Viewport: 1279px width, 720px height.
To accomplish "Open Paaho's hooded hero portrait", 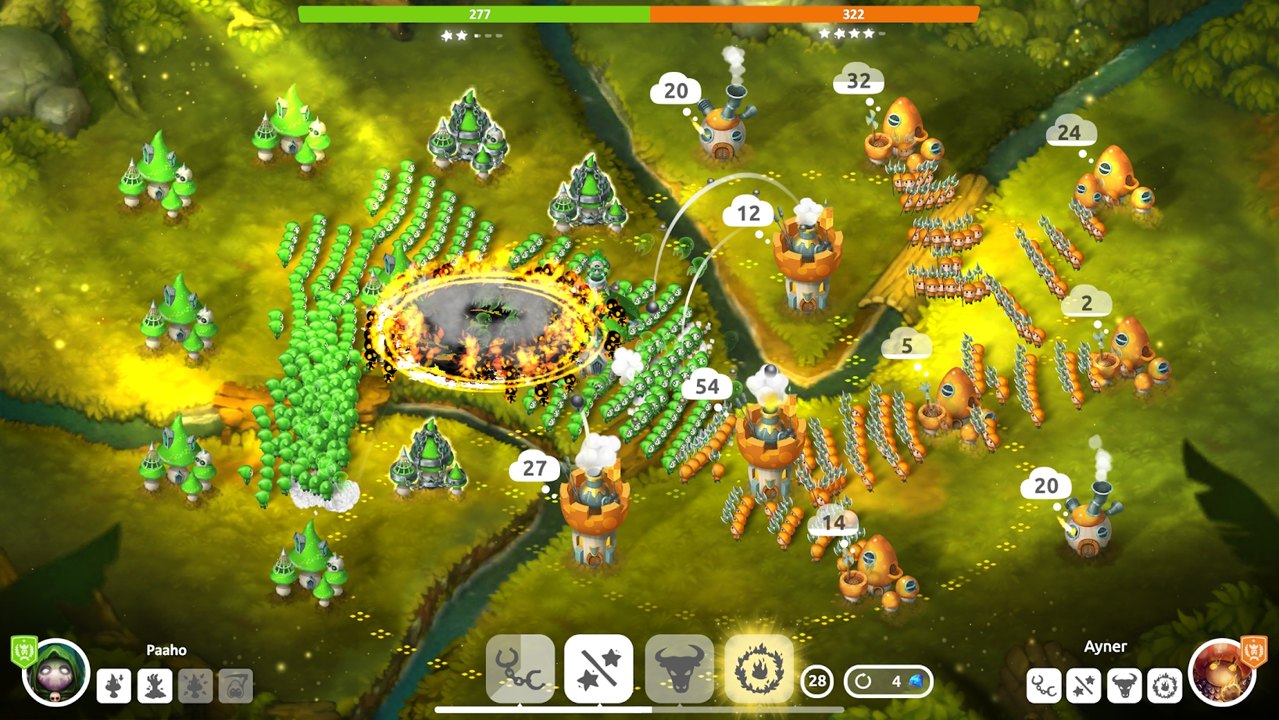I will click(x=56, y=673).
